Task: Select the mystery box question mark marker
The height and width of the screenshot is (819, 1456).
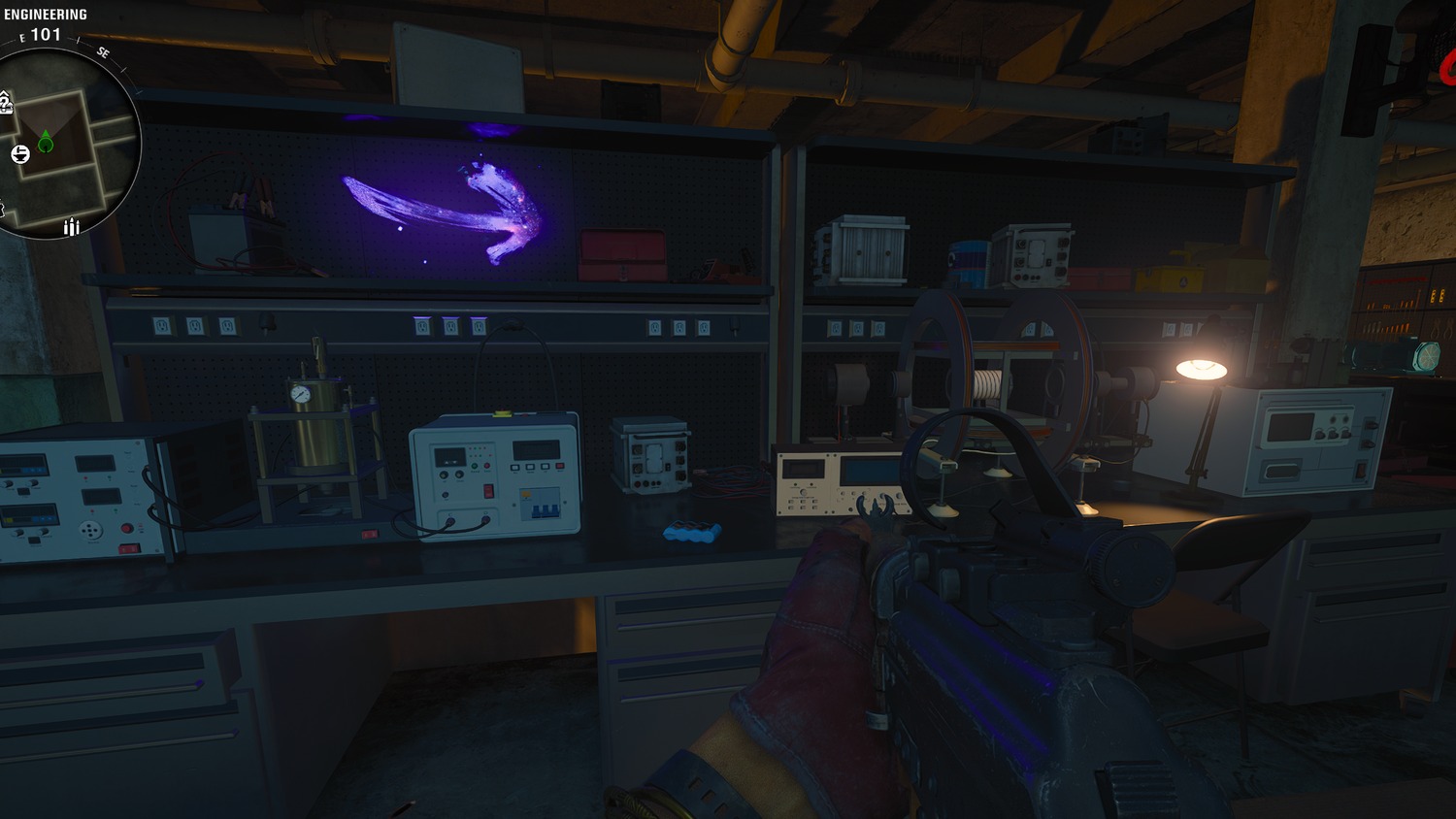Action: pos(5,103)
